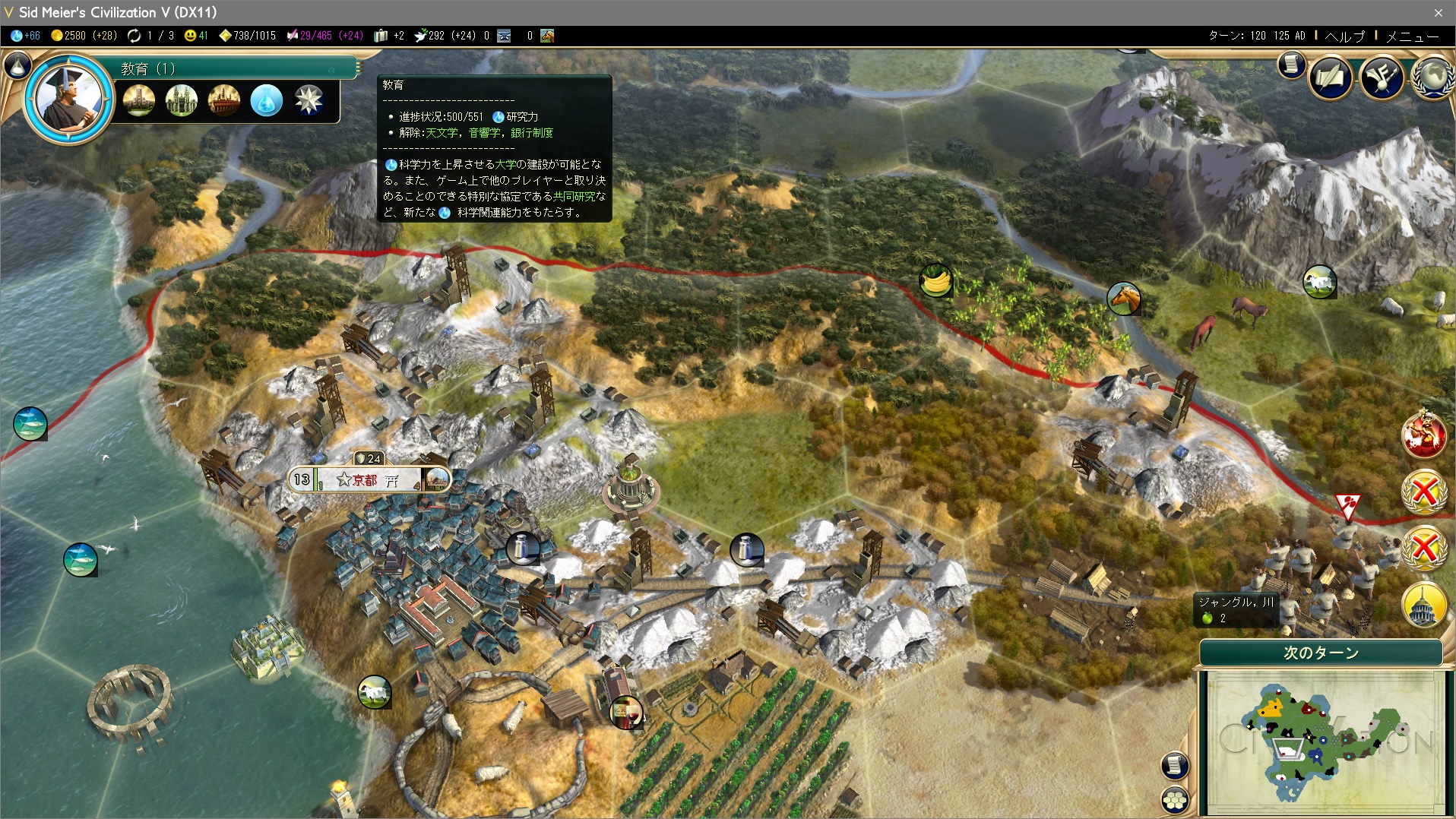Open the science flask total in top bar

26,36
